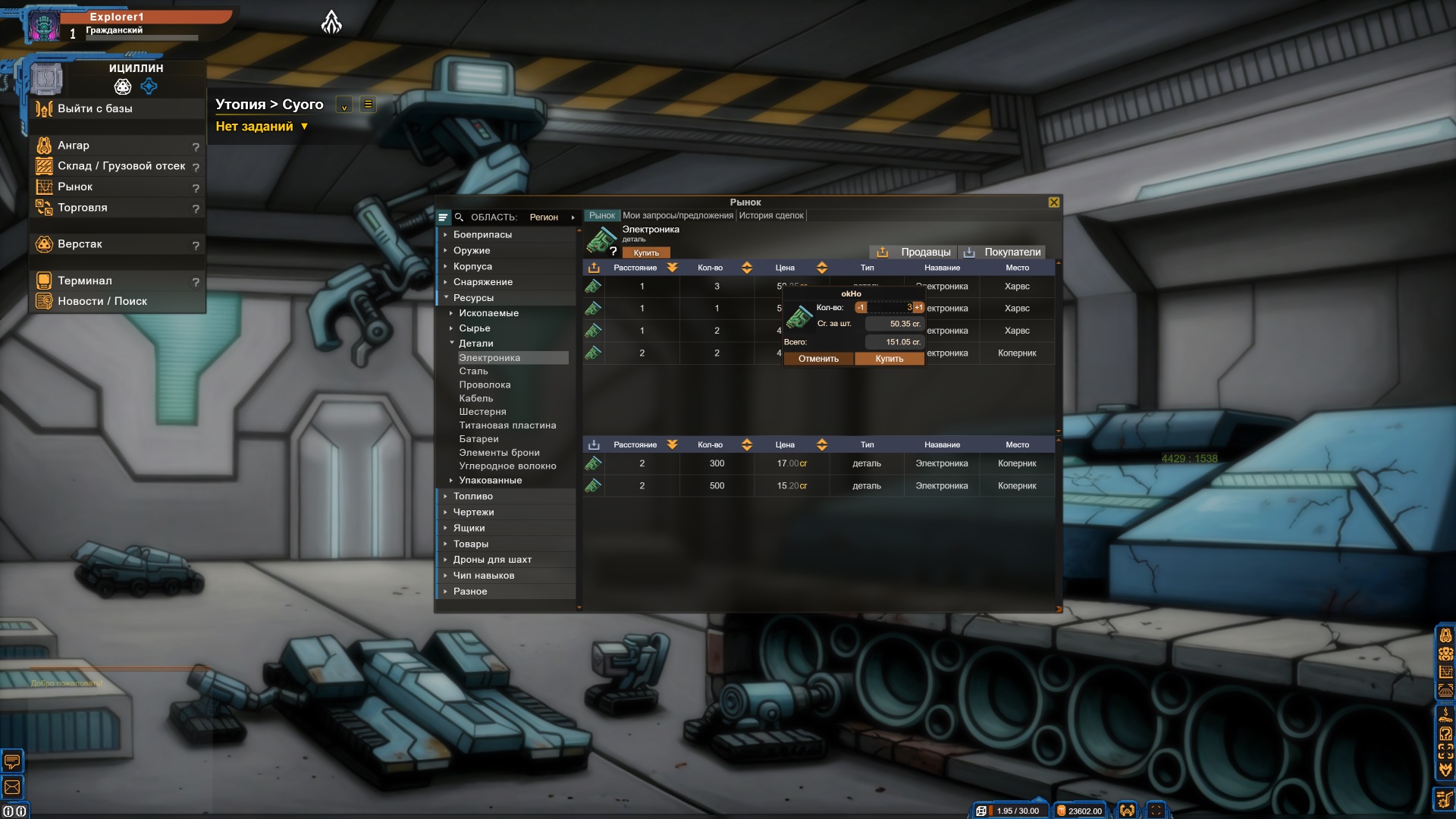Screen dimensions: 1456x819
Task: Increase quantity with the +1 stepper
Action: [918, 307]
